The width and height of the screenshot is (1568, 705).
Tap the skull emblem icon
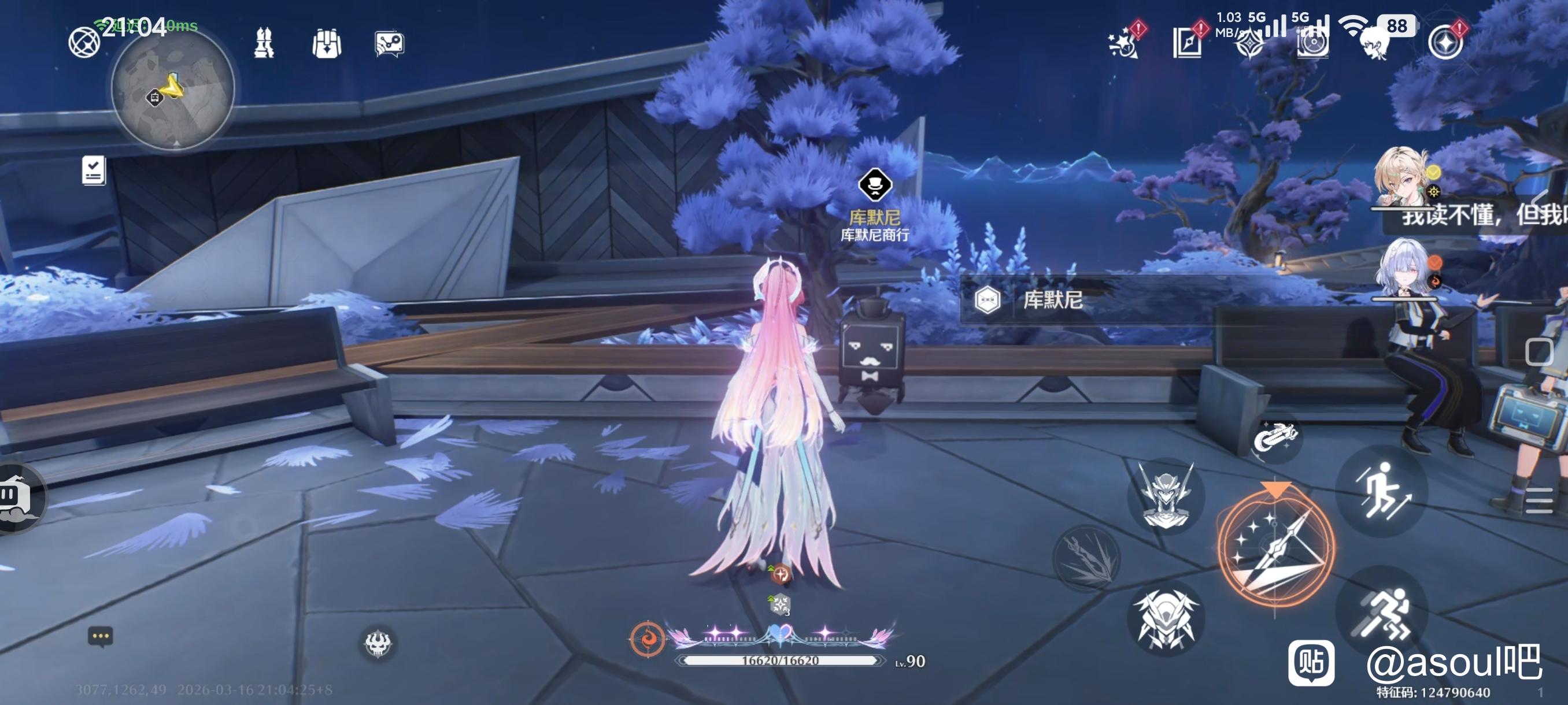pos(378,643)
